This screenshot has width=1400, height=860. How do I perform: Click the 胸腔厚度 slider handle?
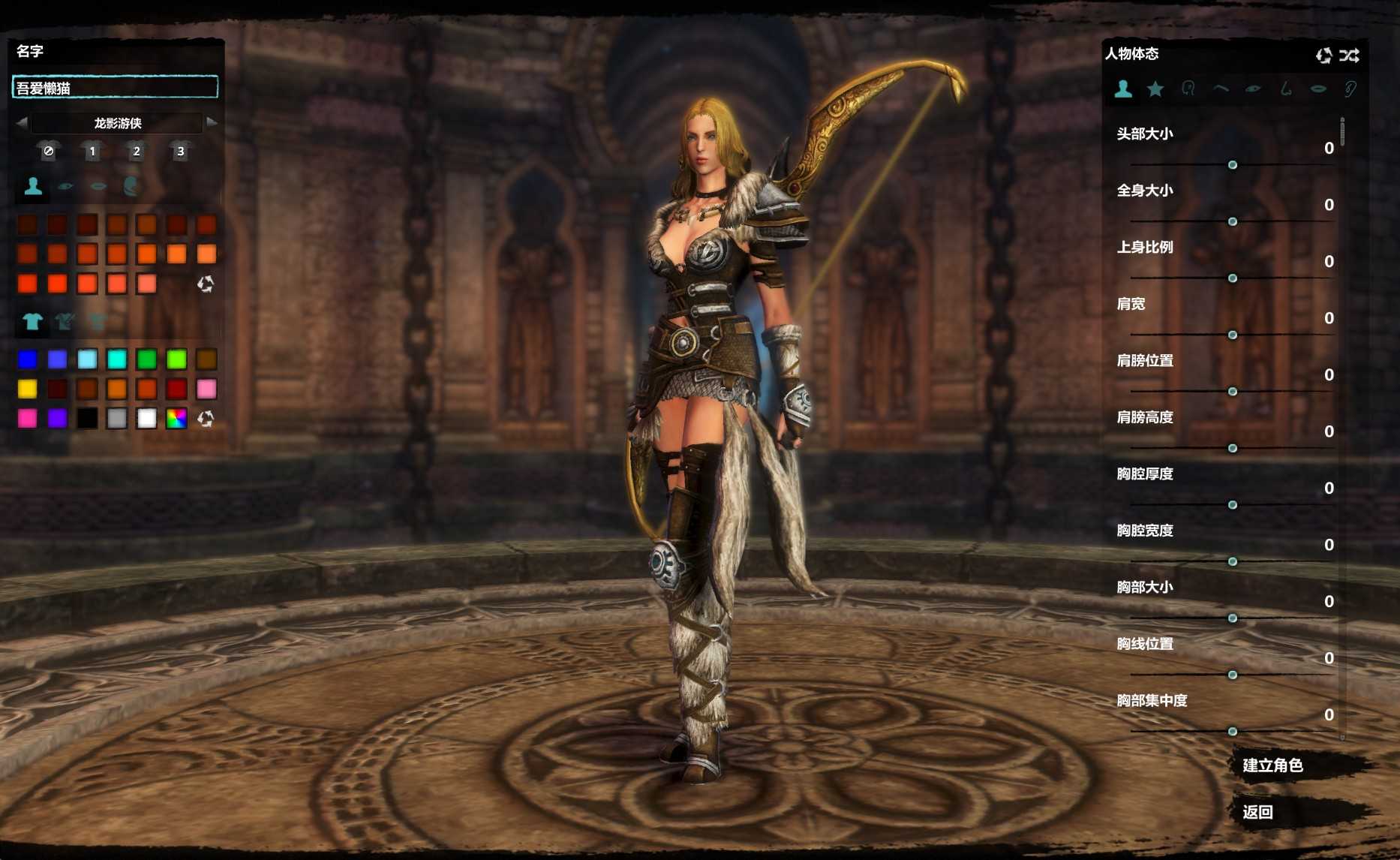pyautogui.click(x=1233, y=505)
